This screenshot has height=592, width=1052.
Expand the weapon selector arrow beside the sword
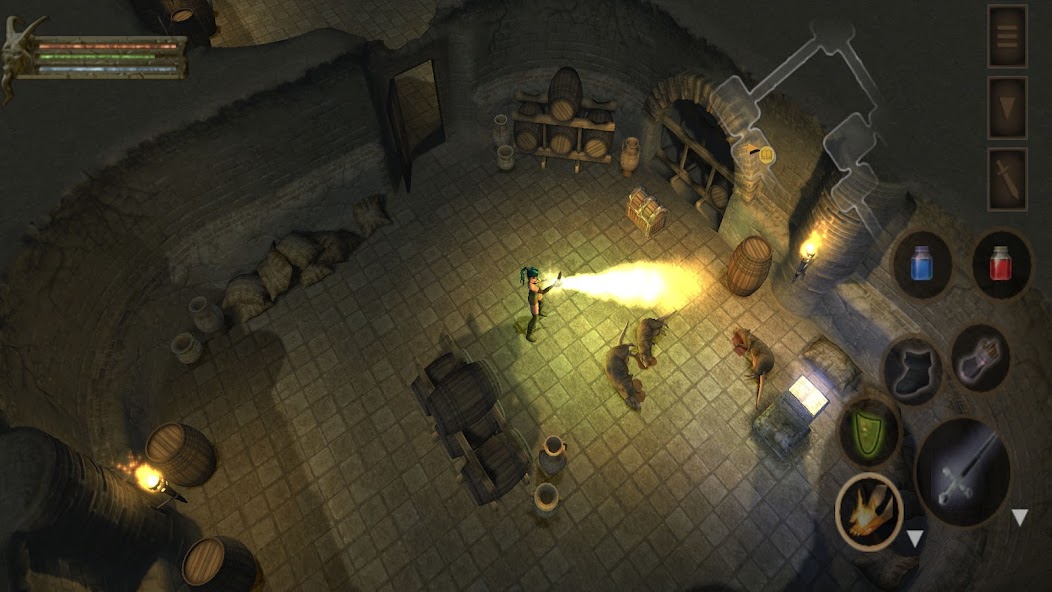1019,518
